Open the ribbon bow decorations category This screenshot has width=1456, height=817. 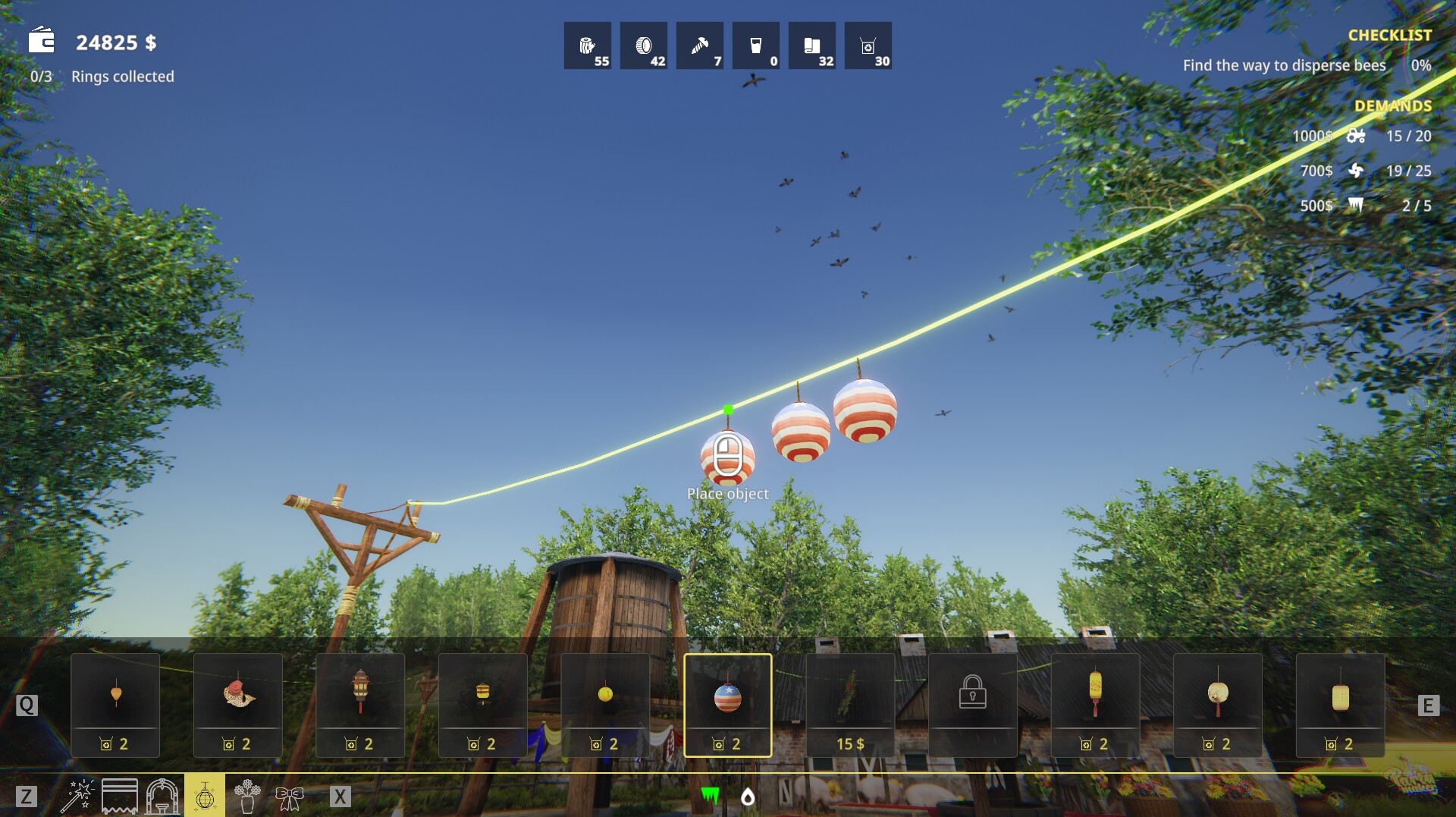[x=290, y=797]
